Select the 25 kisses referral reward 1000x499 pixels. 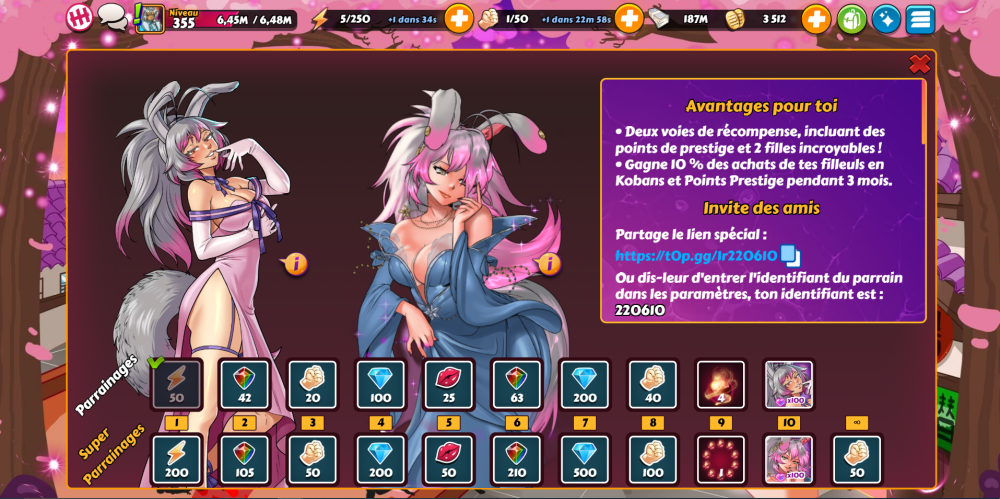(x=449, y=384)
